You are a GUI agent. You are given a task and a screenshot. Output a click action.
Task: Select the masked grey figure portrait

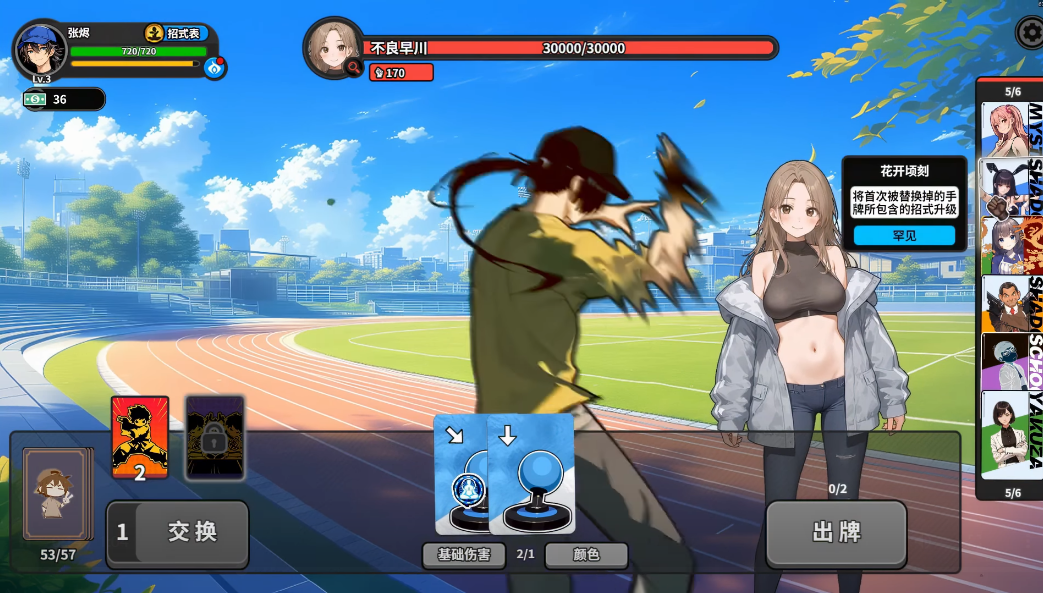(x=1005, y=360)
